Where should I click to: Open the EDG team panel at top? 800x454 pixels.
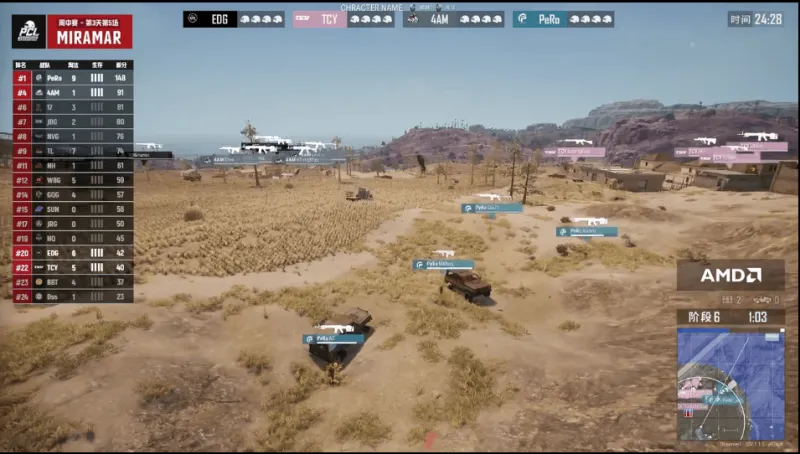coord(234,19)
